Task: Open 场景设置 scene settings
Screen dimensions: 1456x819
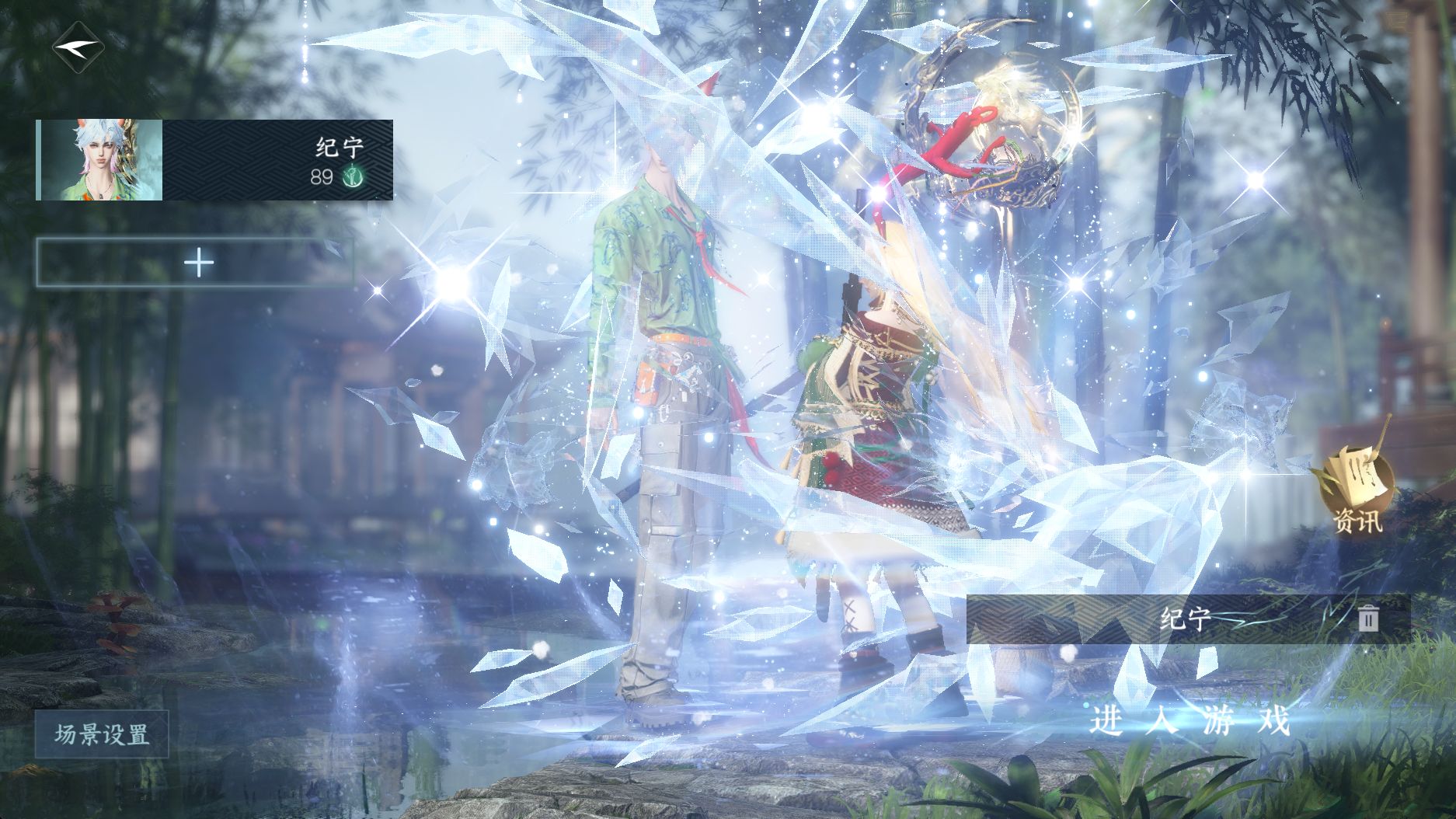Action: pyautogui.click(x=102, y=734)
